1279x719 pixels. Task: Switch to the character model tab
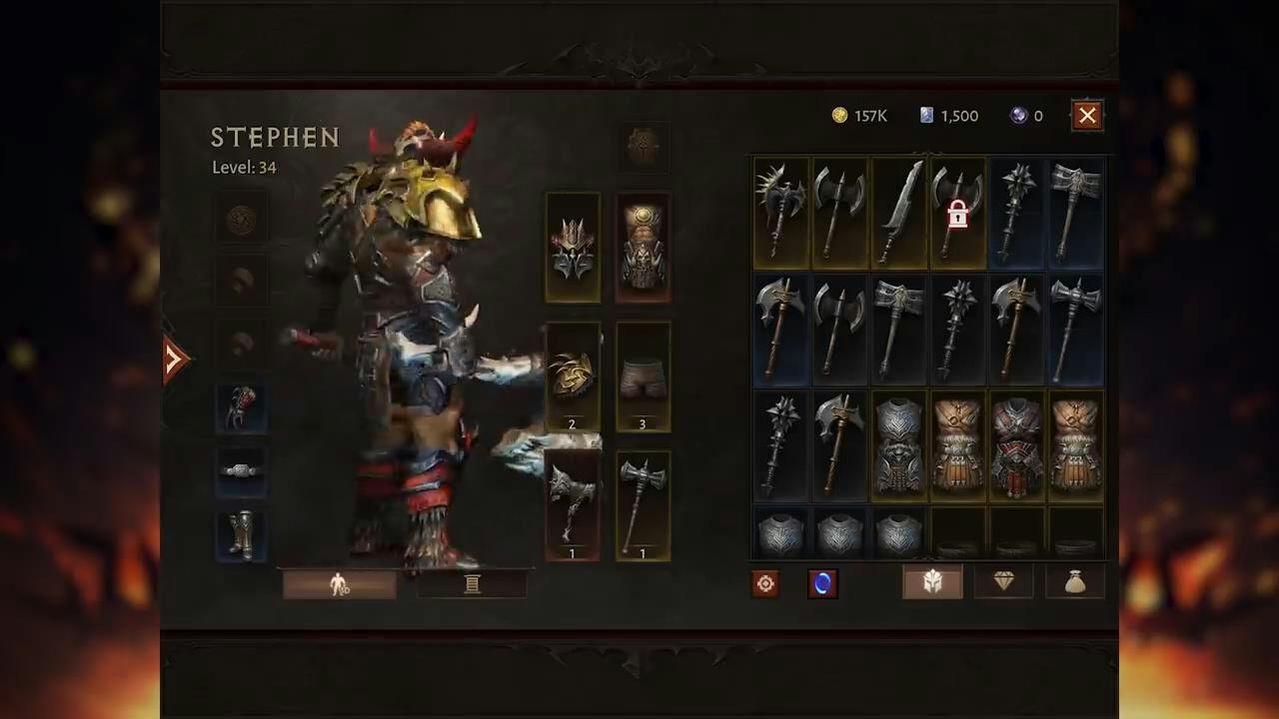339,584
